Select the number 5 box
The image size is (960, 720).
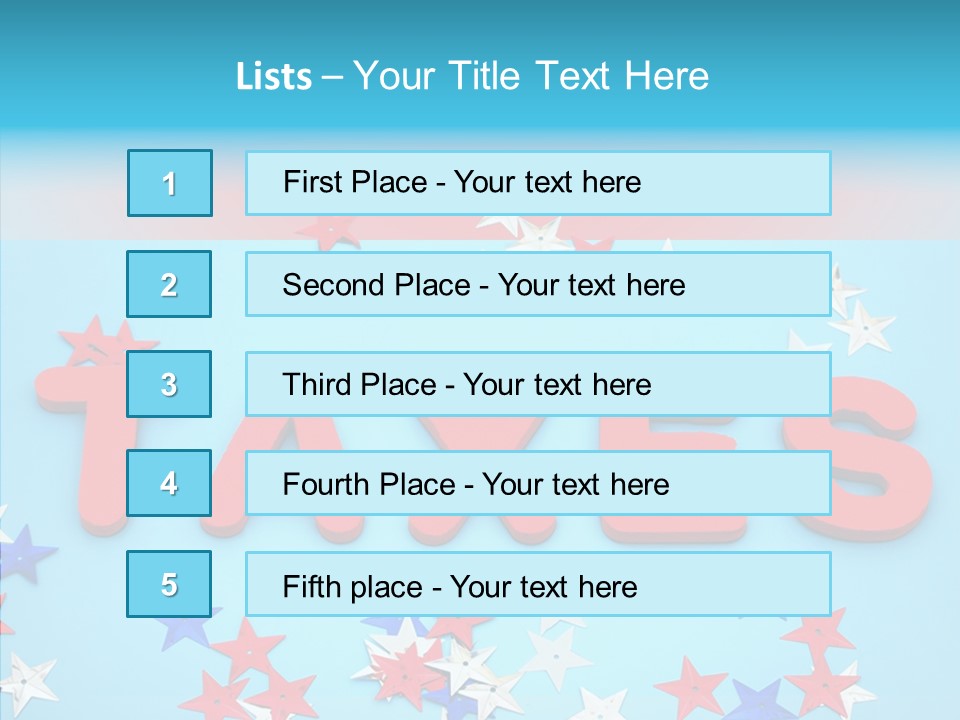170,584
